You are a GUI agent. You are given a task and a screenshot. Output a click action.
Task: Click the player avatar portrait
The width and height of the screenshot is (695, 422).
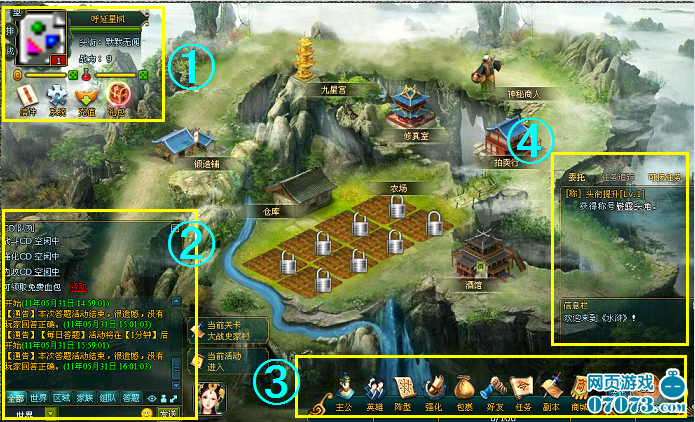[41, 38]
